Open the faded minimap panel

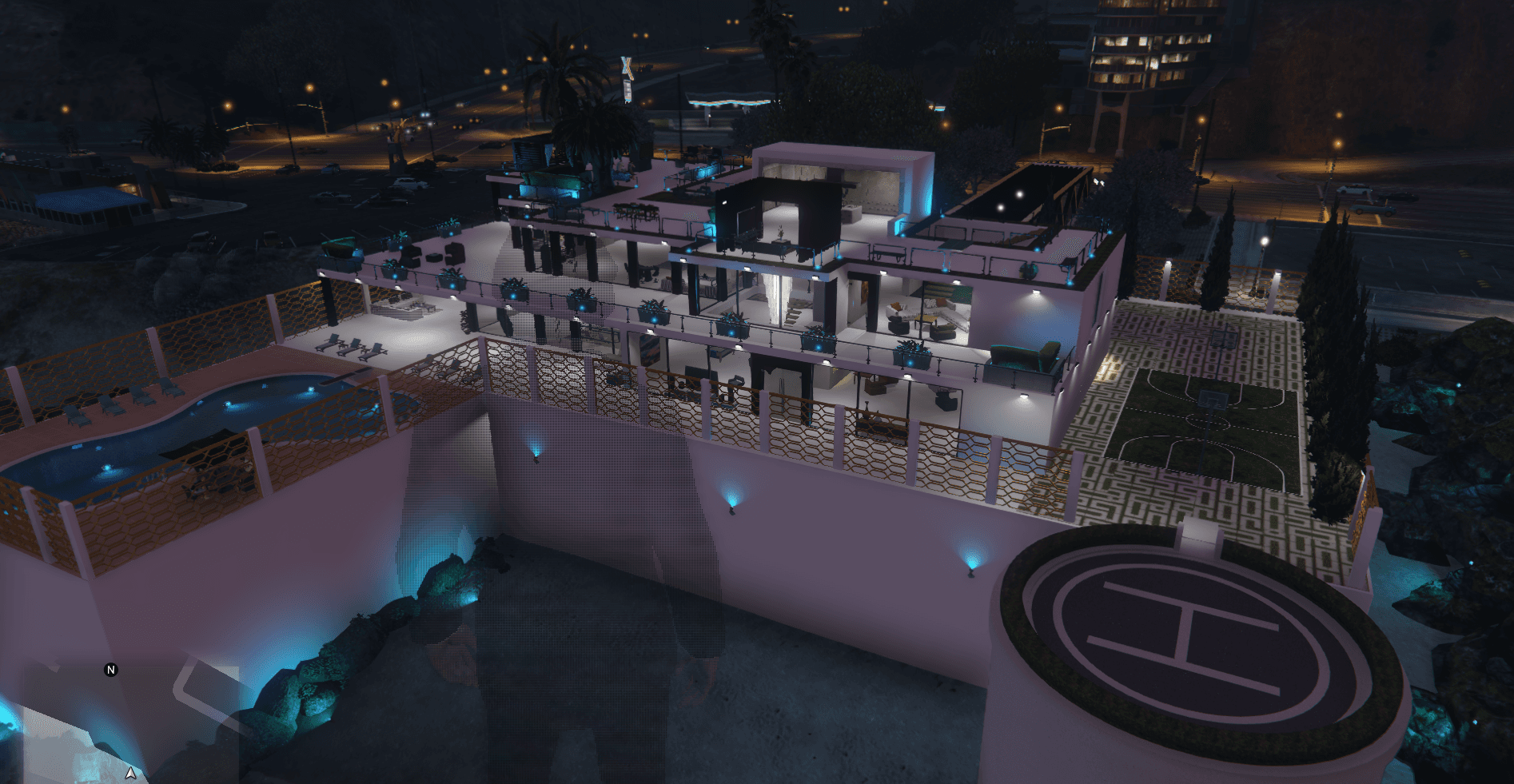pos(128,719)
